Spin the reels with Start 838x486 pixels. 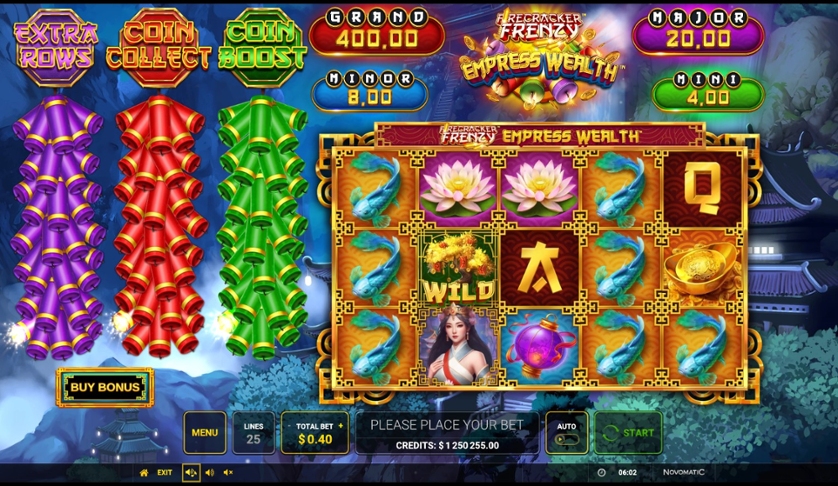point(628,433)
